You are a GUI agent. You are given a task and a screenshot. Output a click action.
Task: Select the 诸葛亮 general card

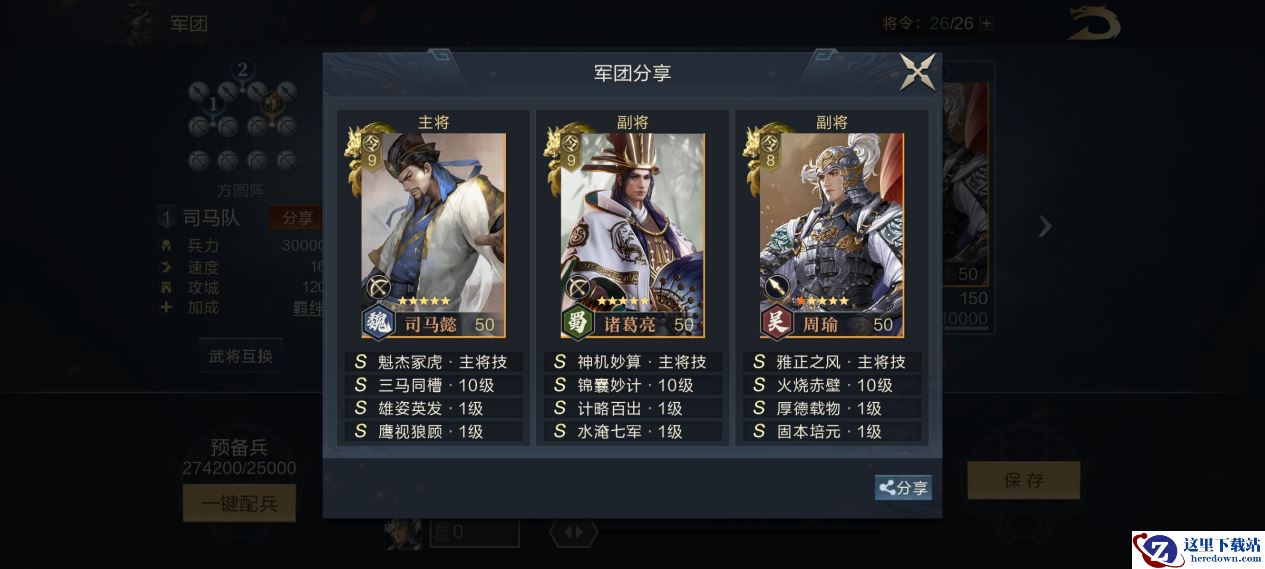(632, 236)
